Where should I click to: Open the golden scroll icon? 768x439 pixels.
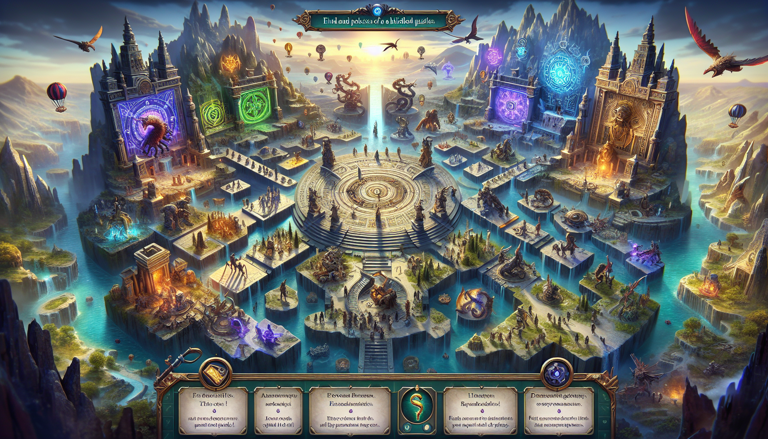[216, 374]
